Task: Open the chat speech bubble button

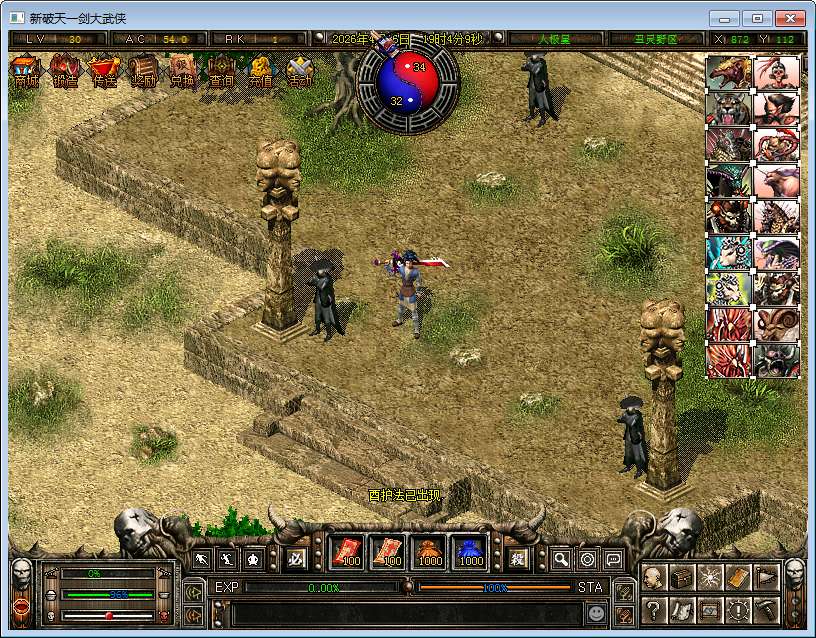Action: 613,559
